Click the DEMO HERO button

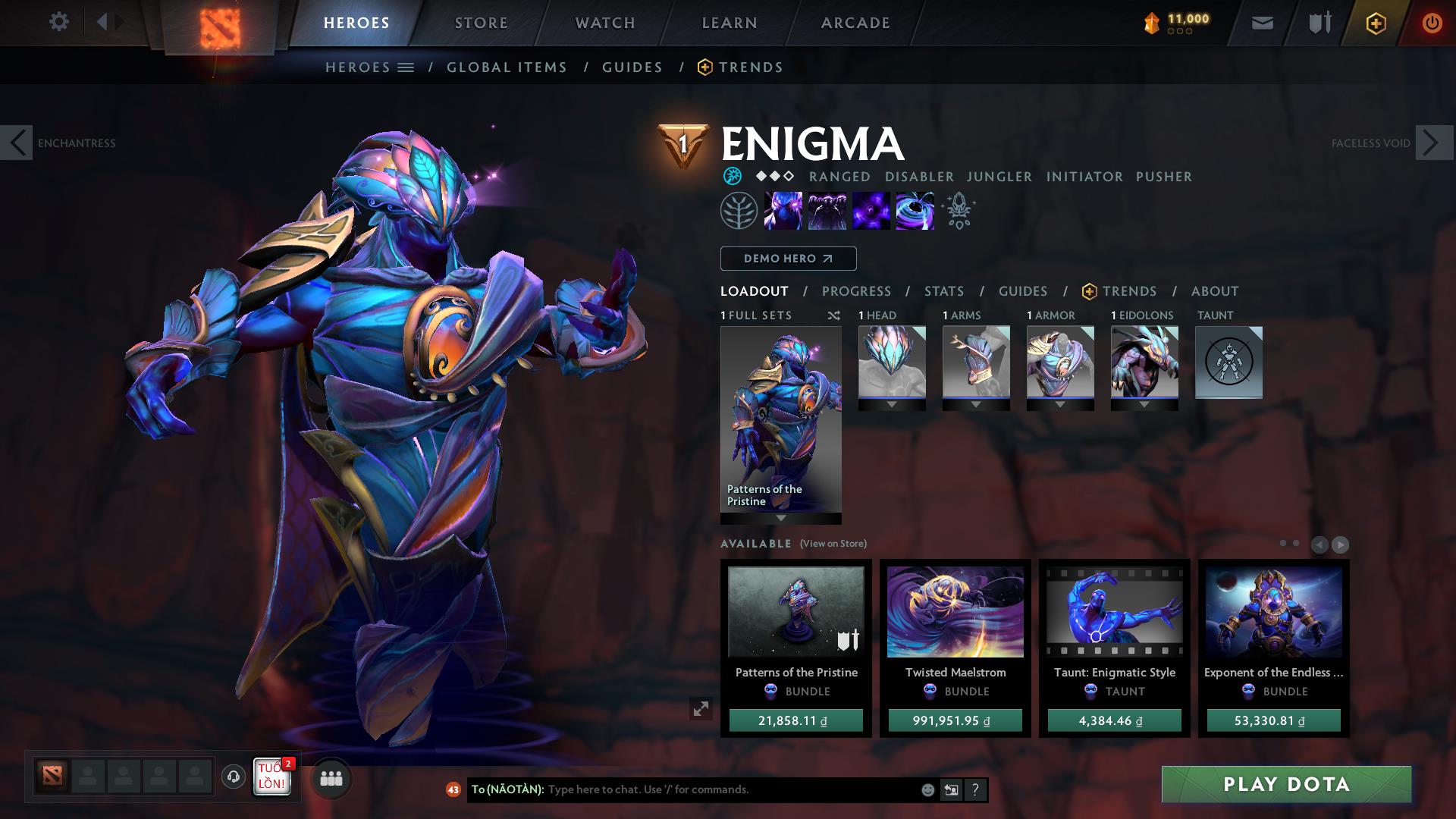[787, 258]
